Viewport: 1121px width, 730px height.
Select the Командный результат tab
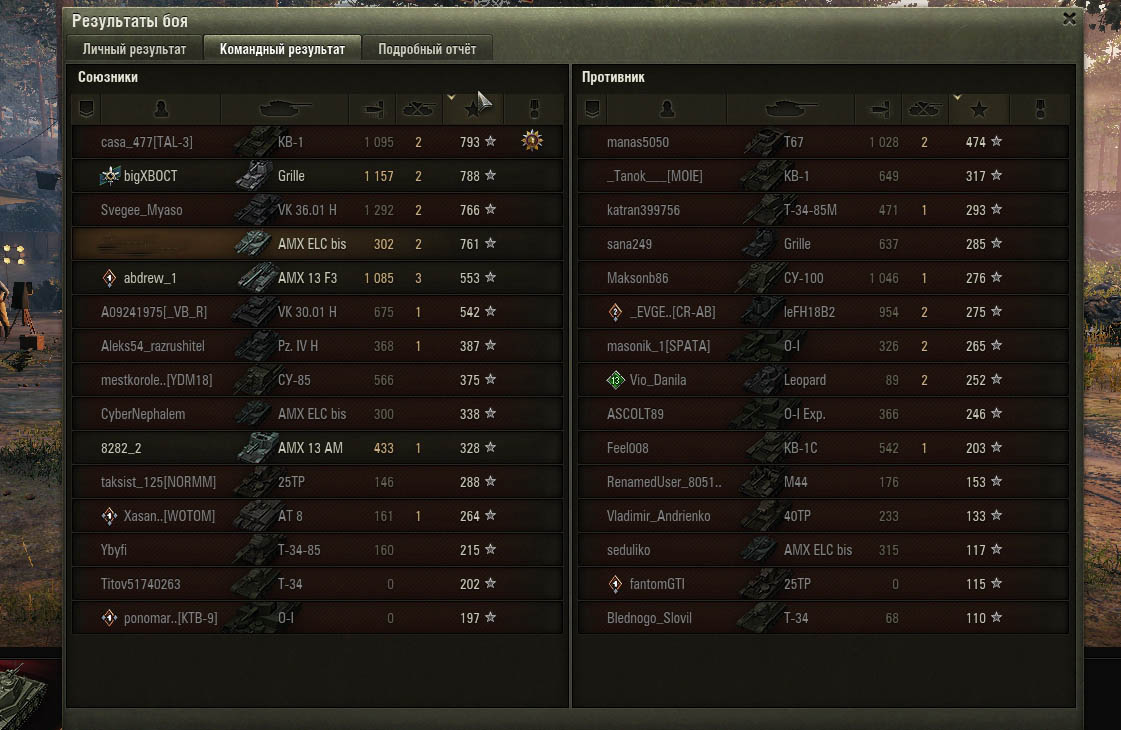click(282, 49)
